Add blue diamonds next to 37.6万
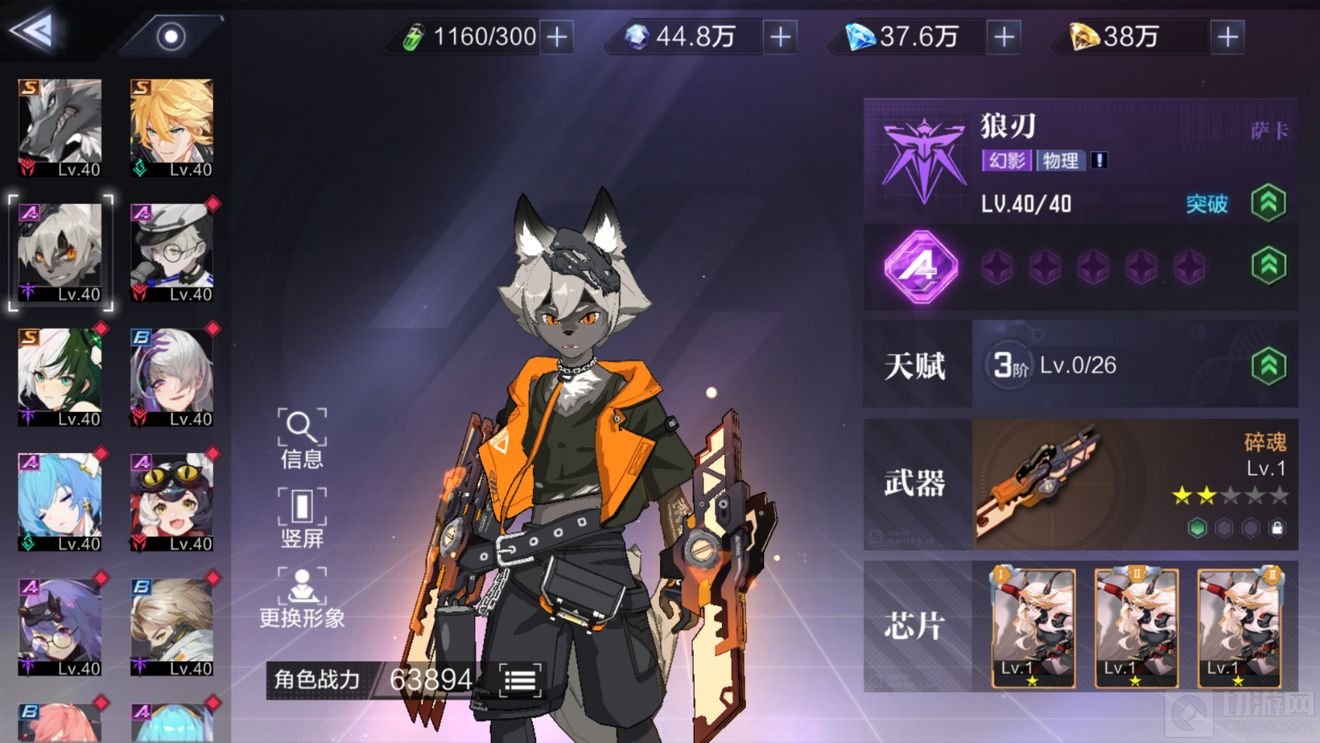This screenshot has height=743, width=1320. pos(1003,38)
